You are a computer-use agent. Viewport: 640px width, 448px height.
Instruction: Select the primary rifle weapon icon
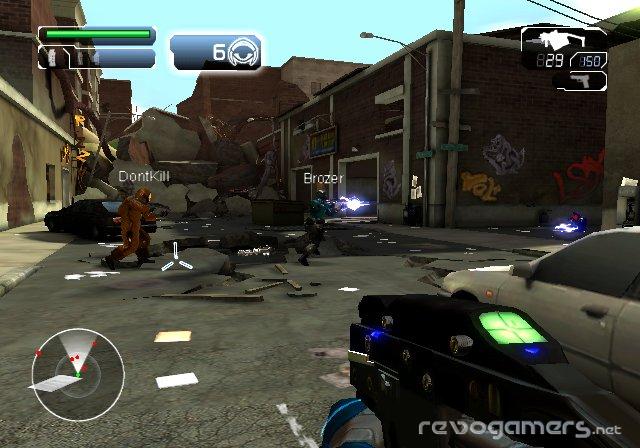click(x=556, y=40)
